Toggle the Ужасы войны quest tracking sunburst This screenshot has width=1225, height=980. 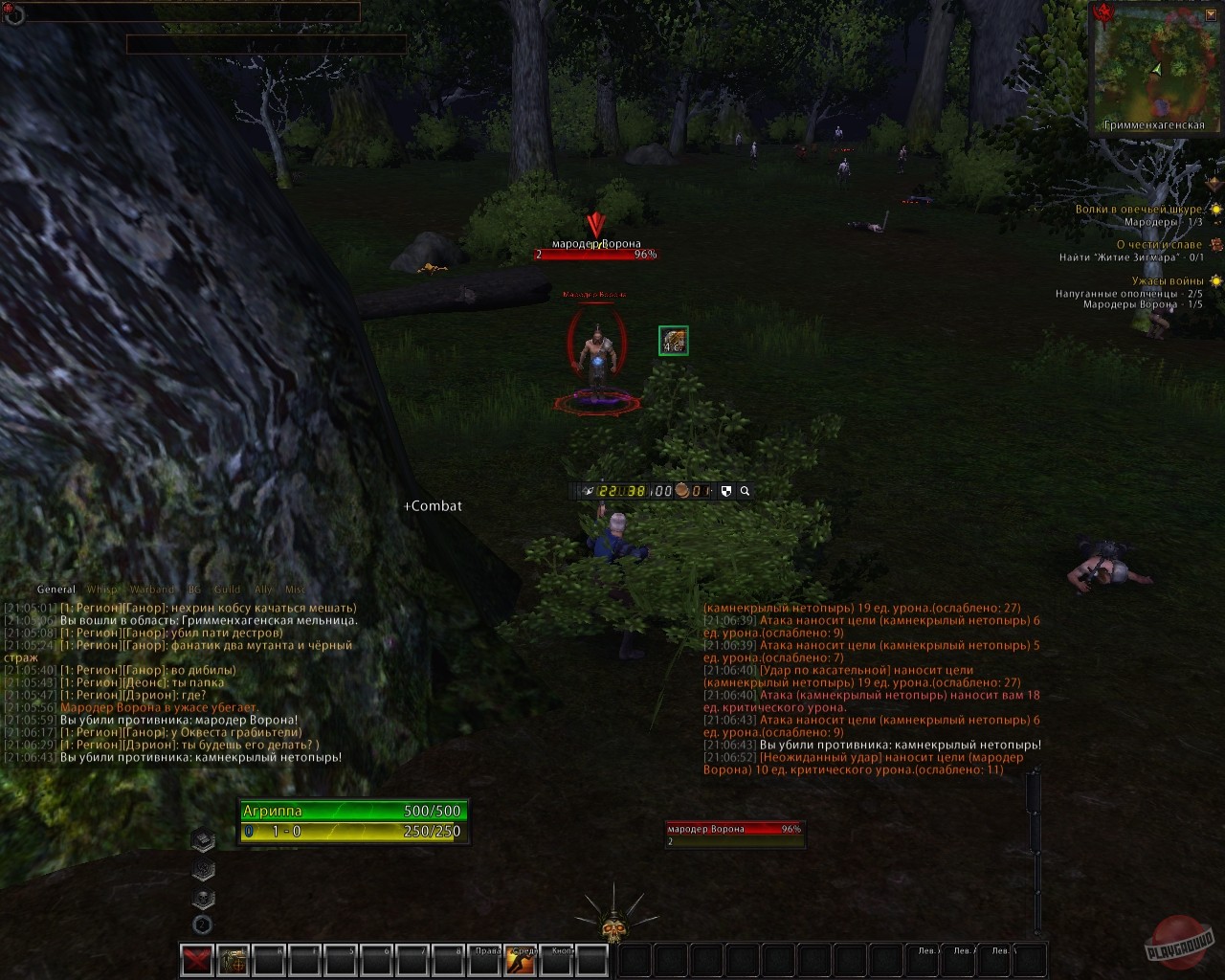pos(1215,281)
